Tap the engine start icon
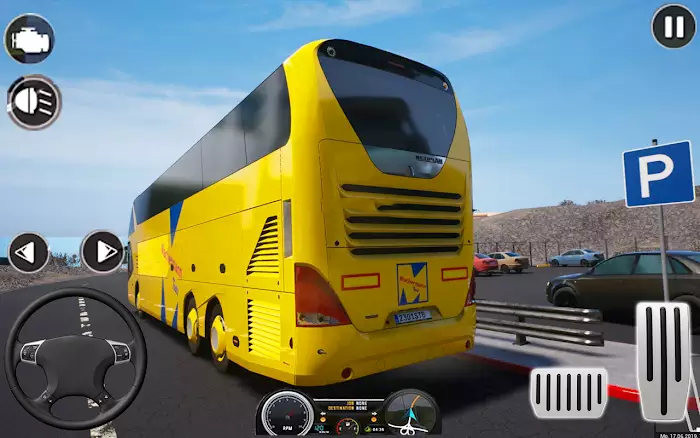 (29, 39)
